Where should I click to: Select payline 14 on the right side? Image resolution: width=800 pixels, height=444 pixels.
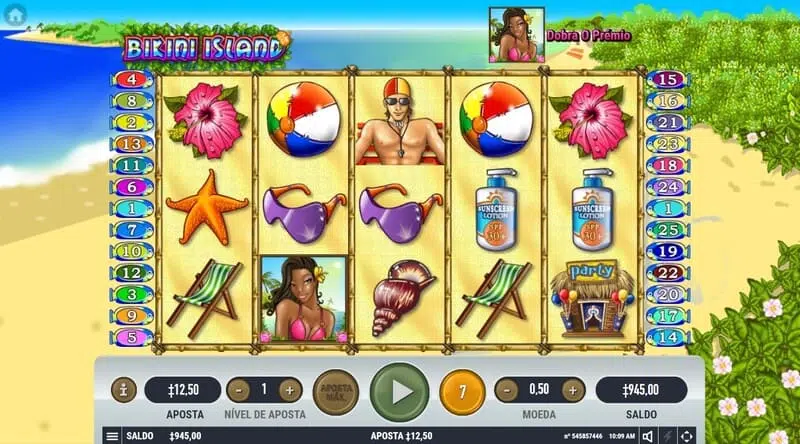point(670,337)
